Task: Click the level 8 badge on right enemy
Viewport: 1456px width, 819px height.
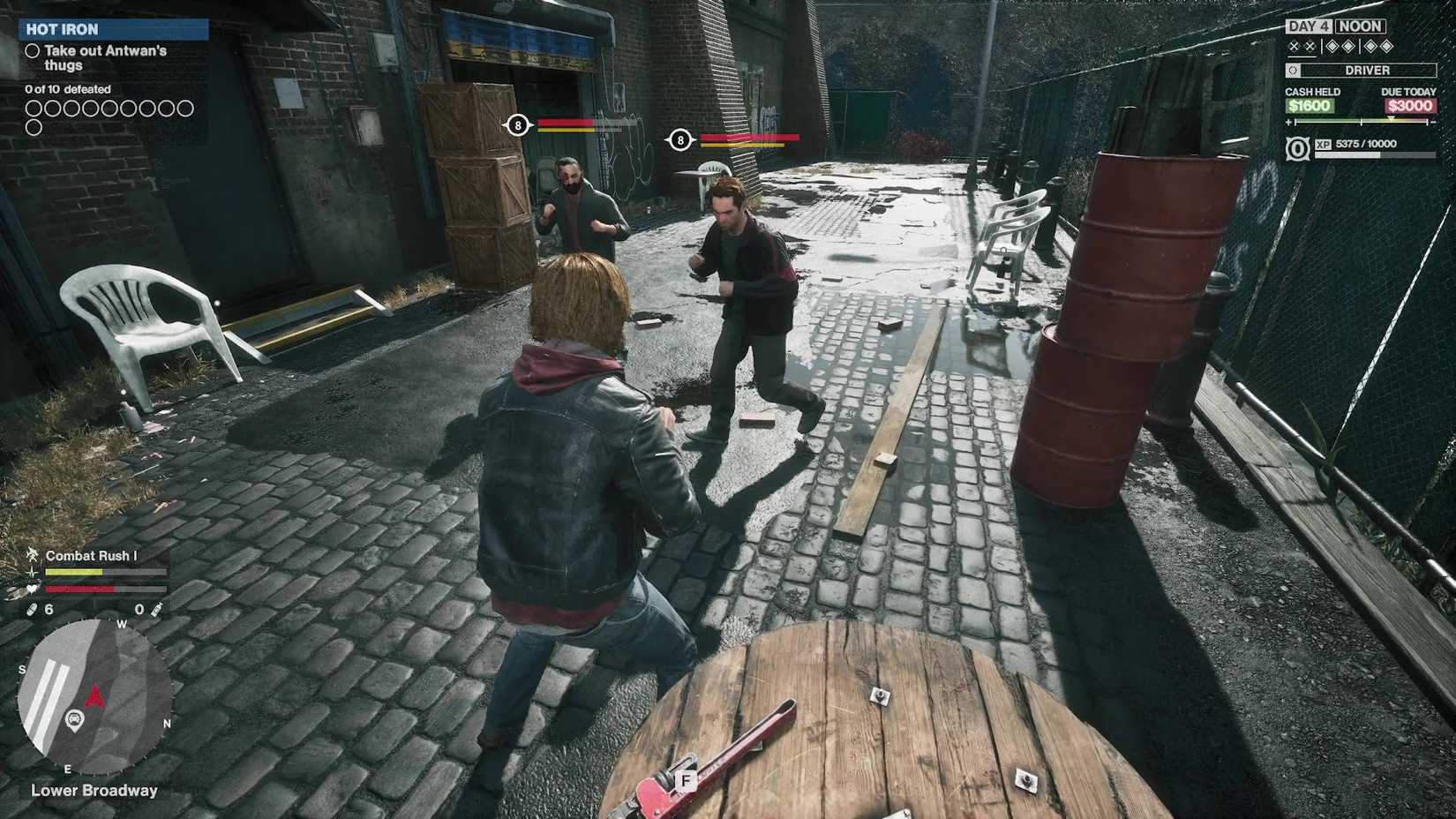Action: [679, 139]
